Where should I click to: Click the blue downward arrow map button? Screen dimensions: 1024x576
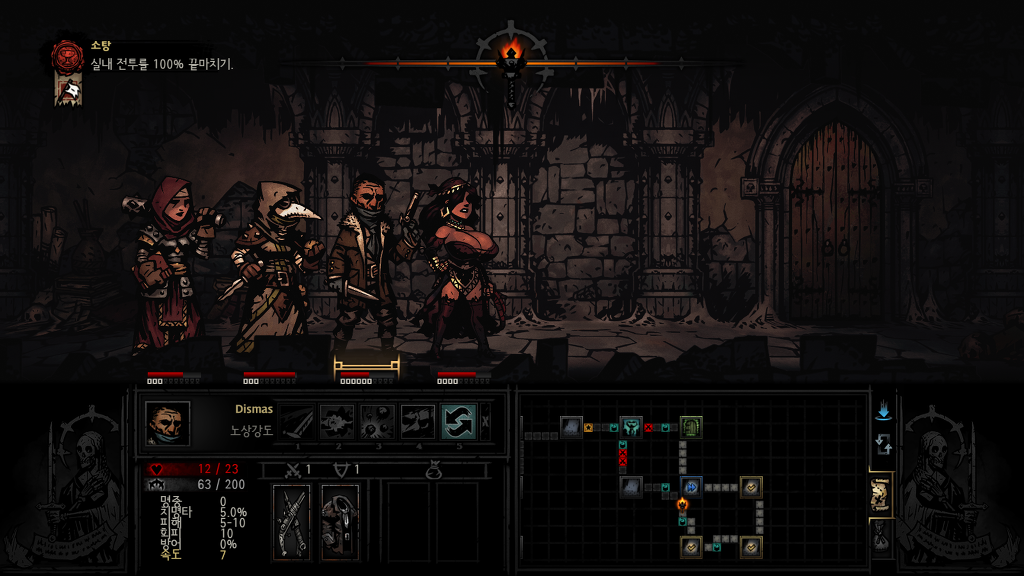882,412
